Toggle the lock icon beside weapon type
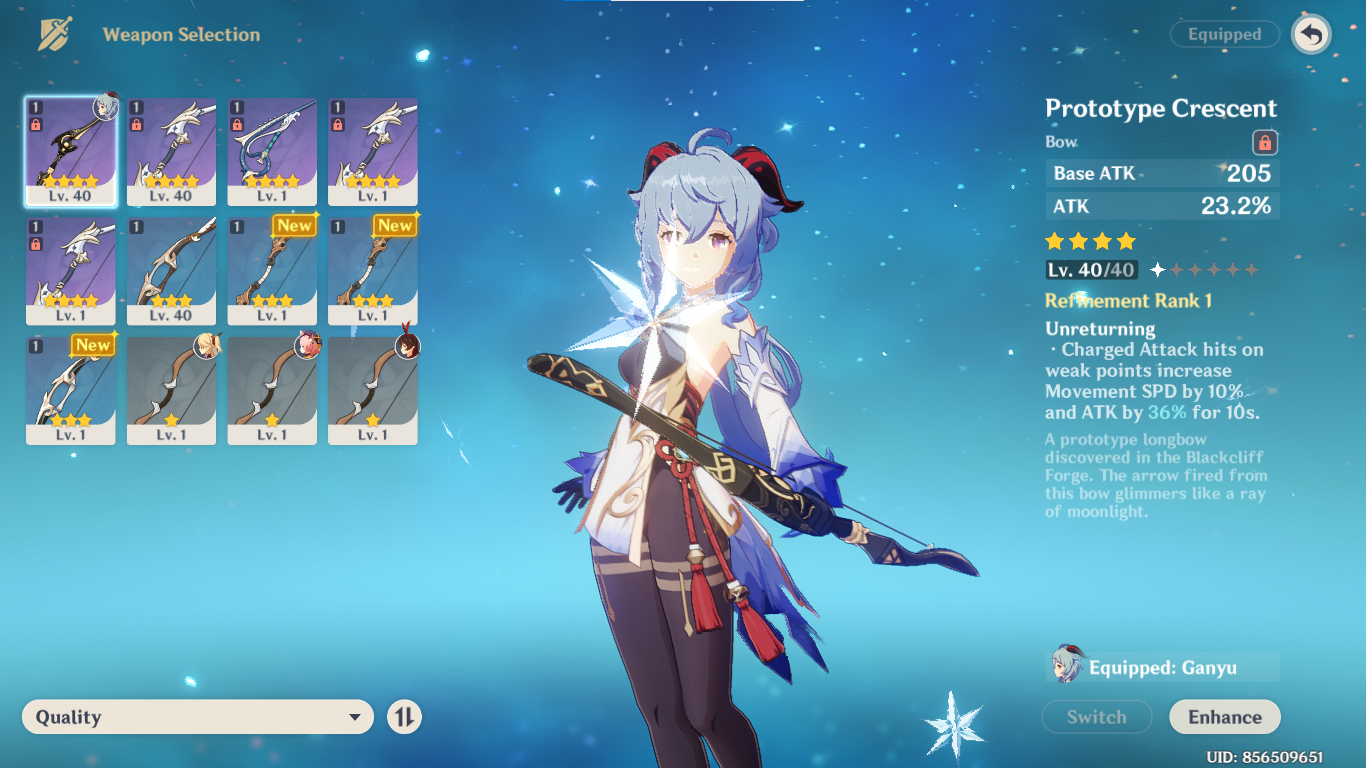 tap(1264, 142)
